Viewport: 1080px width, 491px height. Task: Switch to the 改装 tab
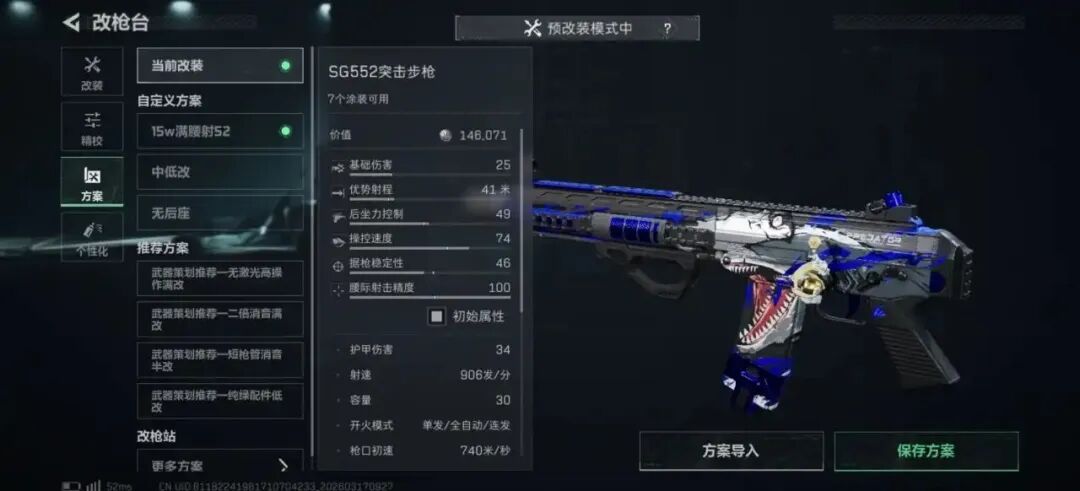click(92, 72)
